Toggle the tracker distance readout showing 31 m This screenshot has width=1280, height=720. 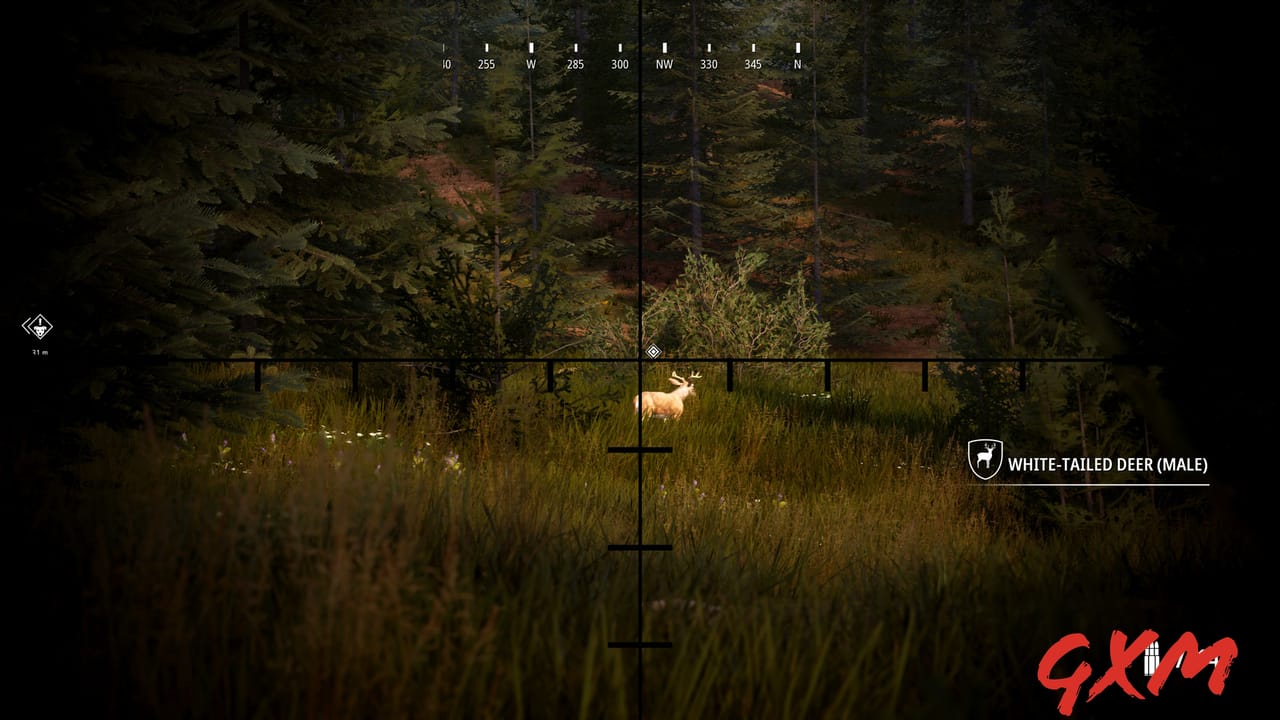tap(39, 351)
